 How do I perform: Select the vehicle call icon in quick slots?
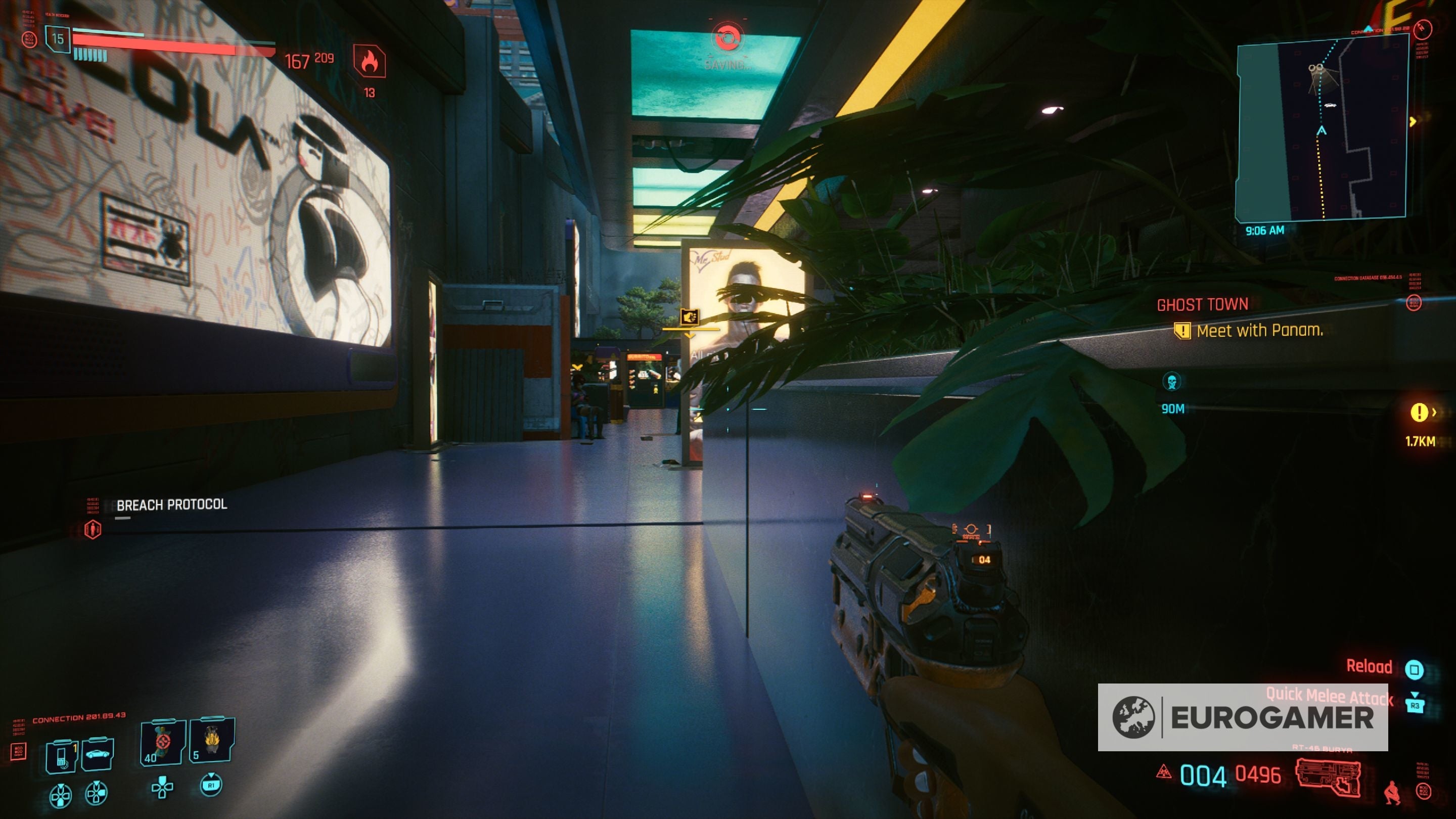(98, 753)
